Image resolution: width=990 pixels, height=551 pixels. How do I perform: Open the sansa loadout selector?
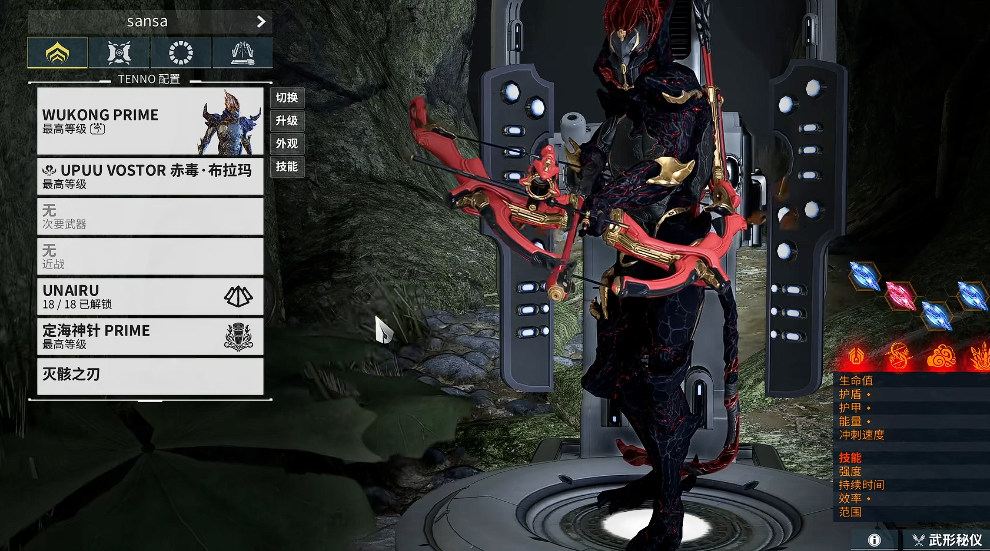149,21
